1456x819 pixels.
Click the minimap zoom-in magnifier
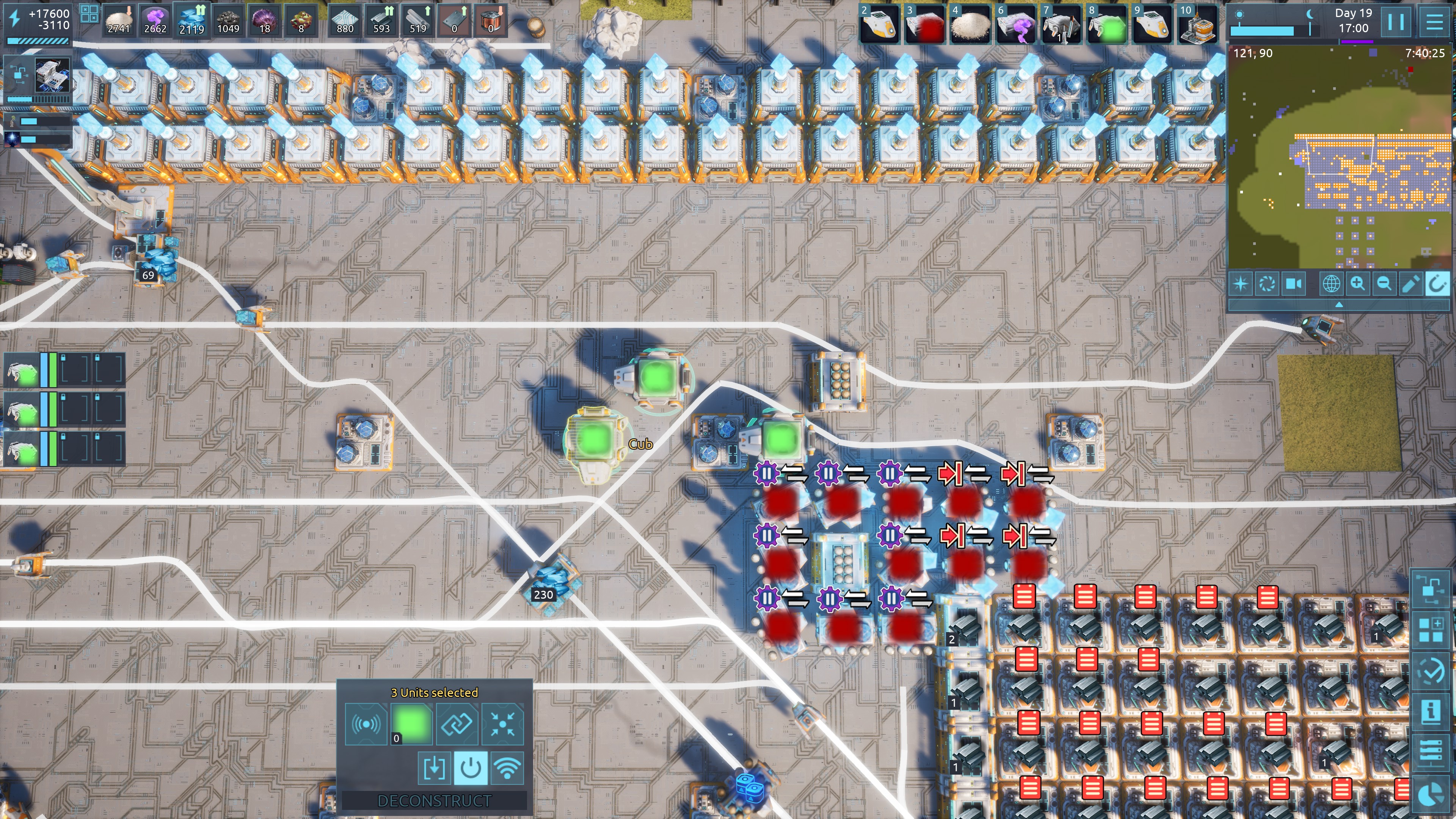(x=1357, y=283)
